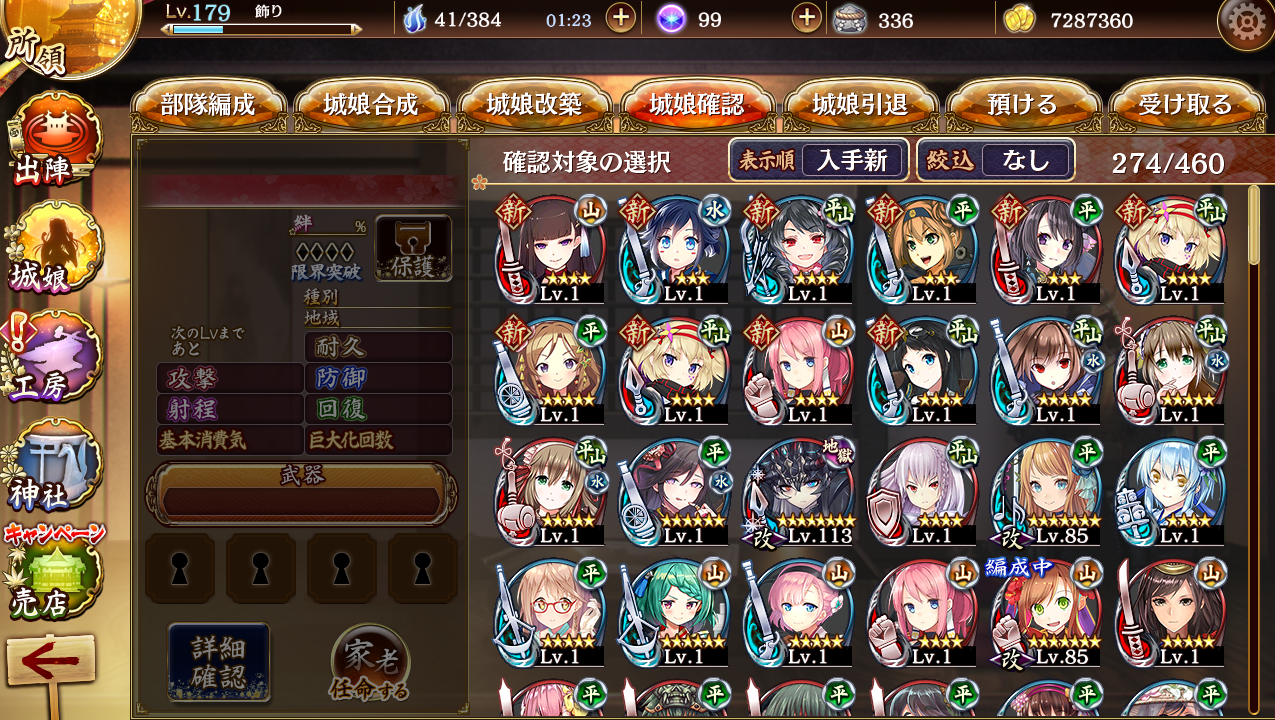Viewport: 1275px width, 720px height.
Task: Open the 絞込 filter option
Action: click(996, 160)
